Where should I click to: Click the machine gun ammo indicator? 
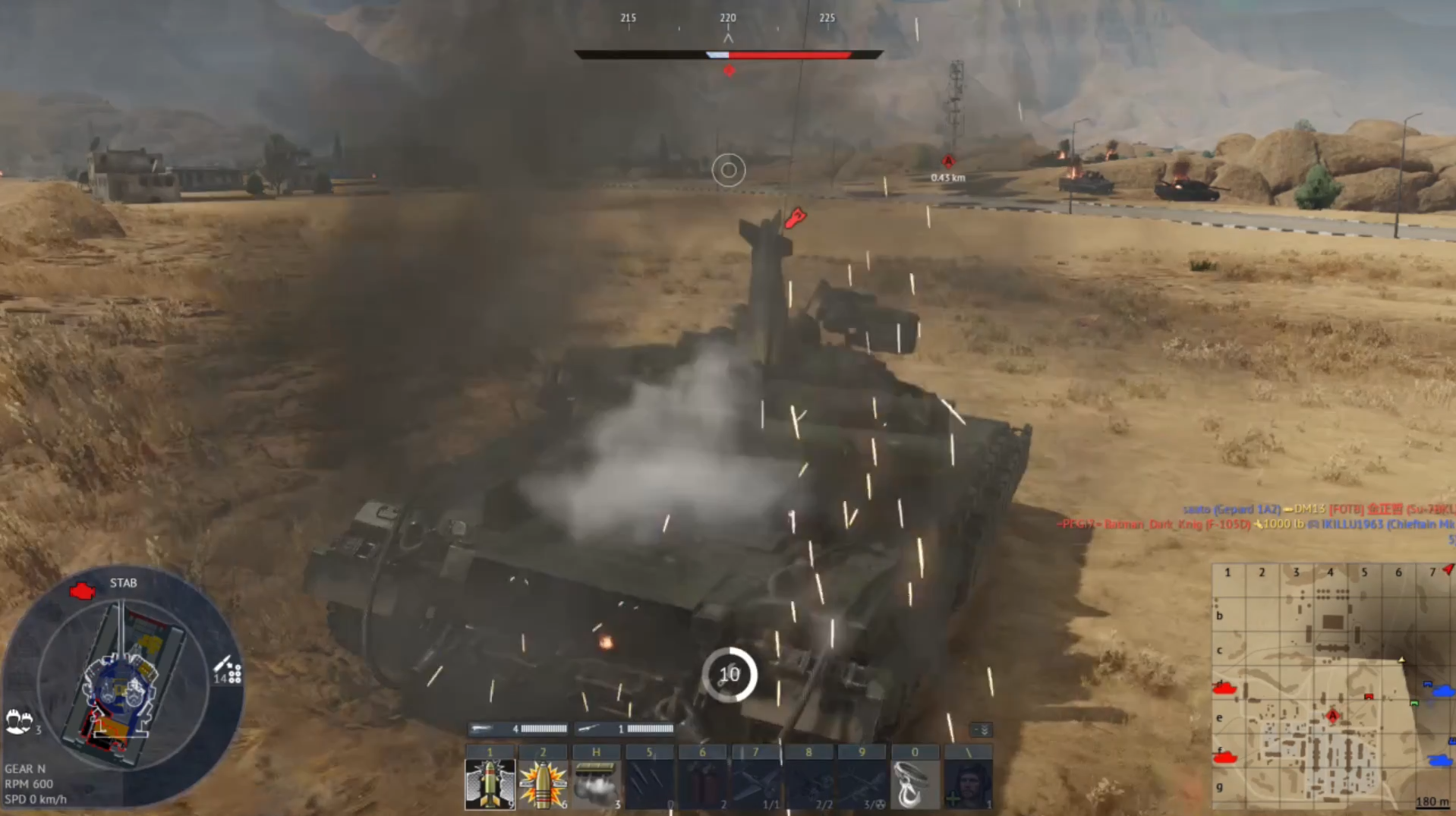(x=625, y=729)
